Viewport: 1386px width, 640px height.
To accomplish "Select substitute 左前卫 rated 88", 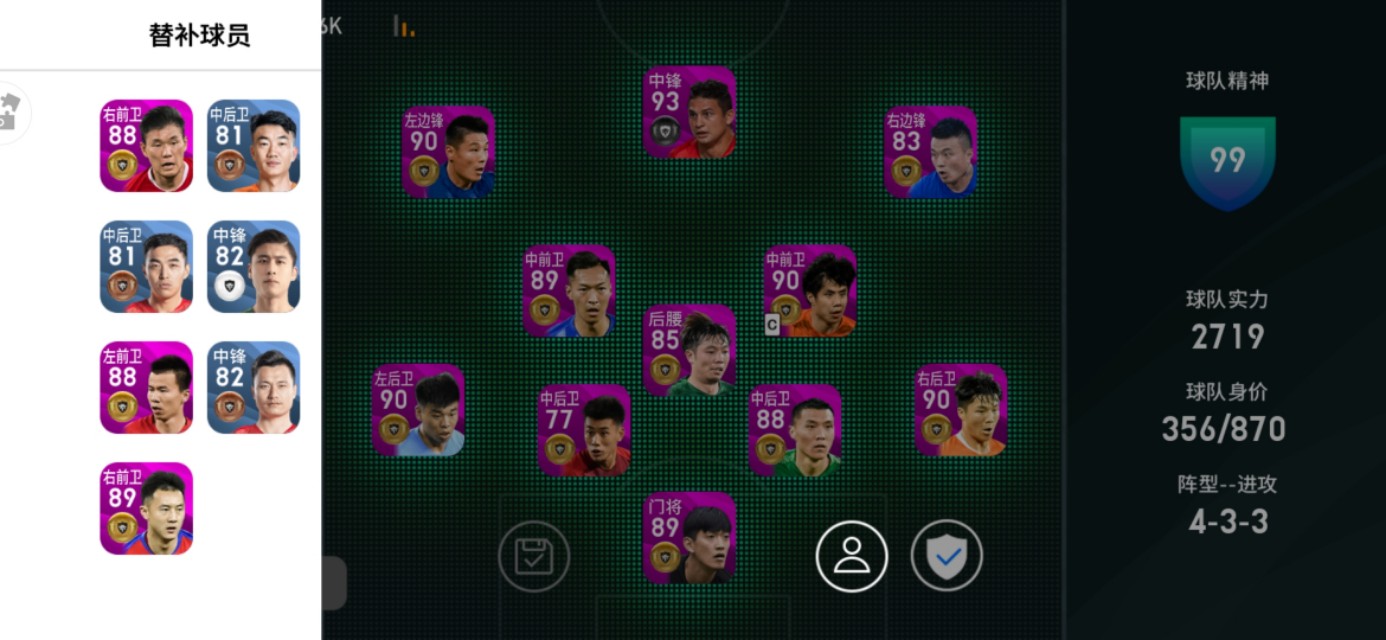I will point(146,387).
